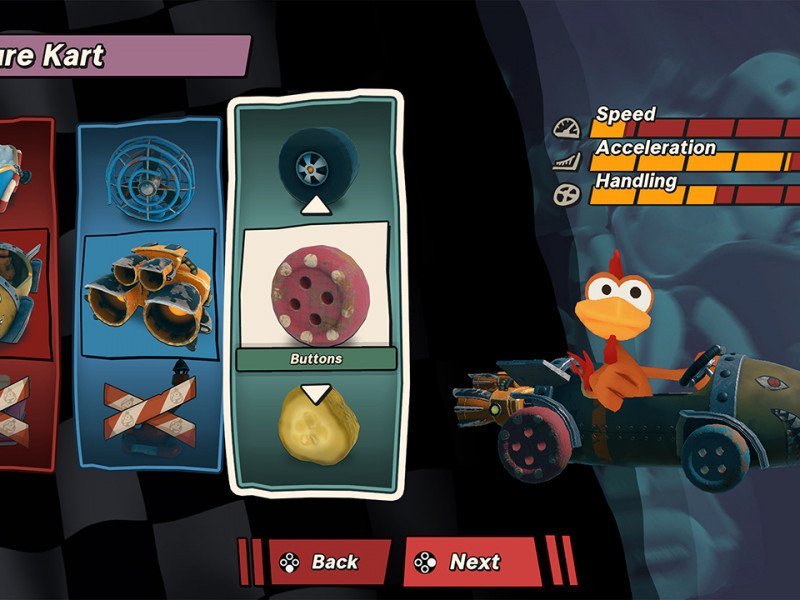Screen dimensions: 800x600
Task: Click the down arrow in wheels column
Action: pos(316,393)
